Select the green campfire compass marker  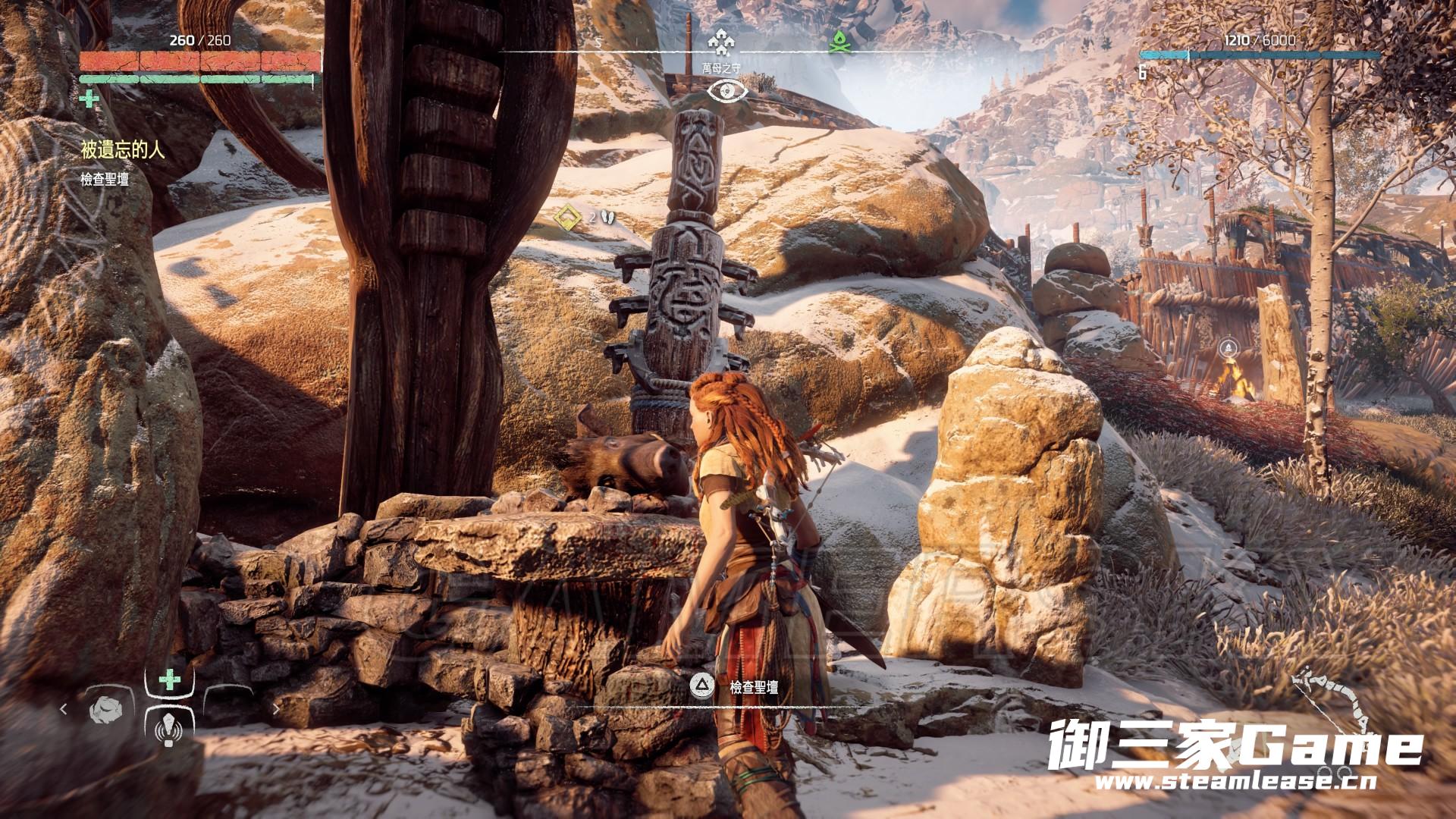836,42
